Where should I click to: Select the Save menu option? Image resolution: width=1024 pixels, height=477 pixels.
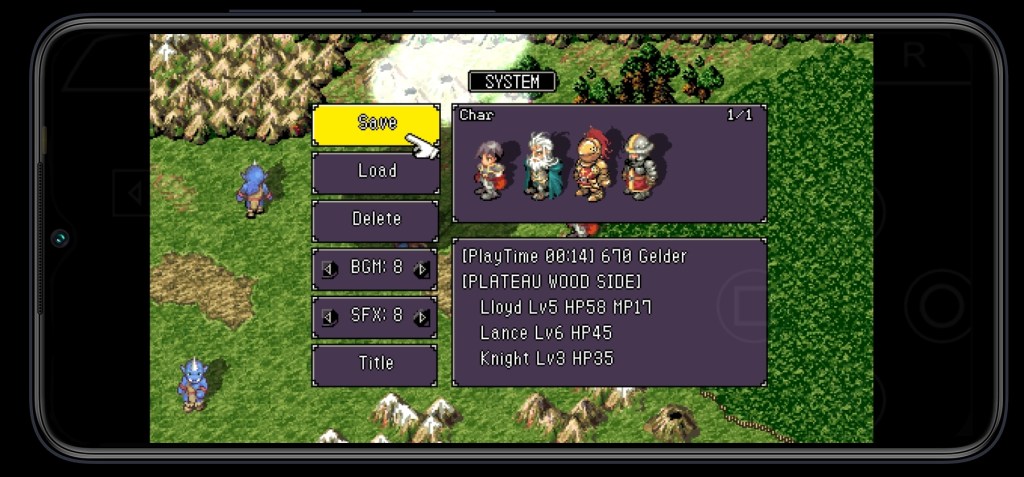(375, 124)
